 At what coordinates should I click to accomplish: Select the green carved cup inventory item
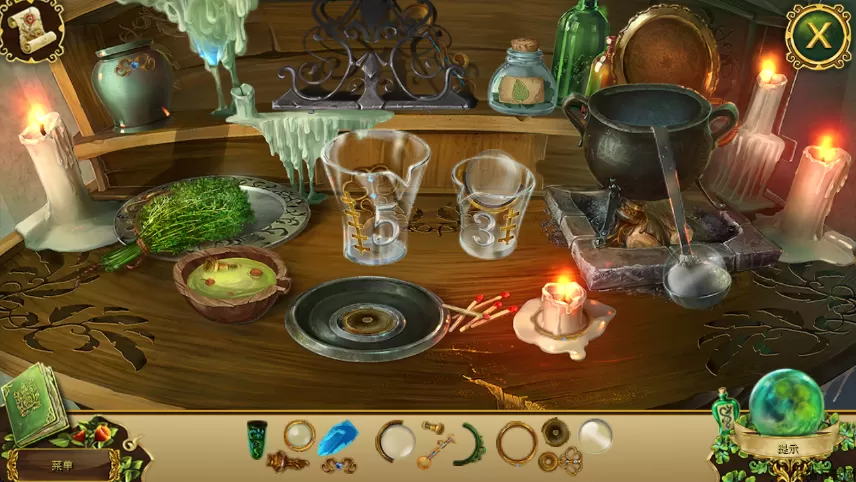click(258, 439)
